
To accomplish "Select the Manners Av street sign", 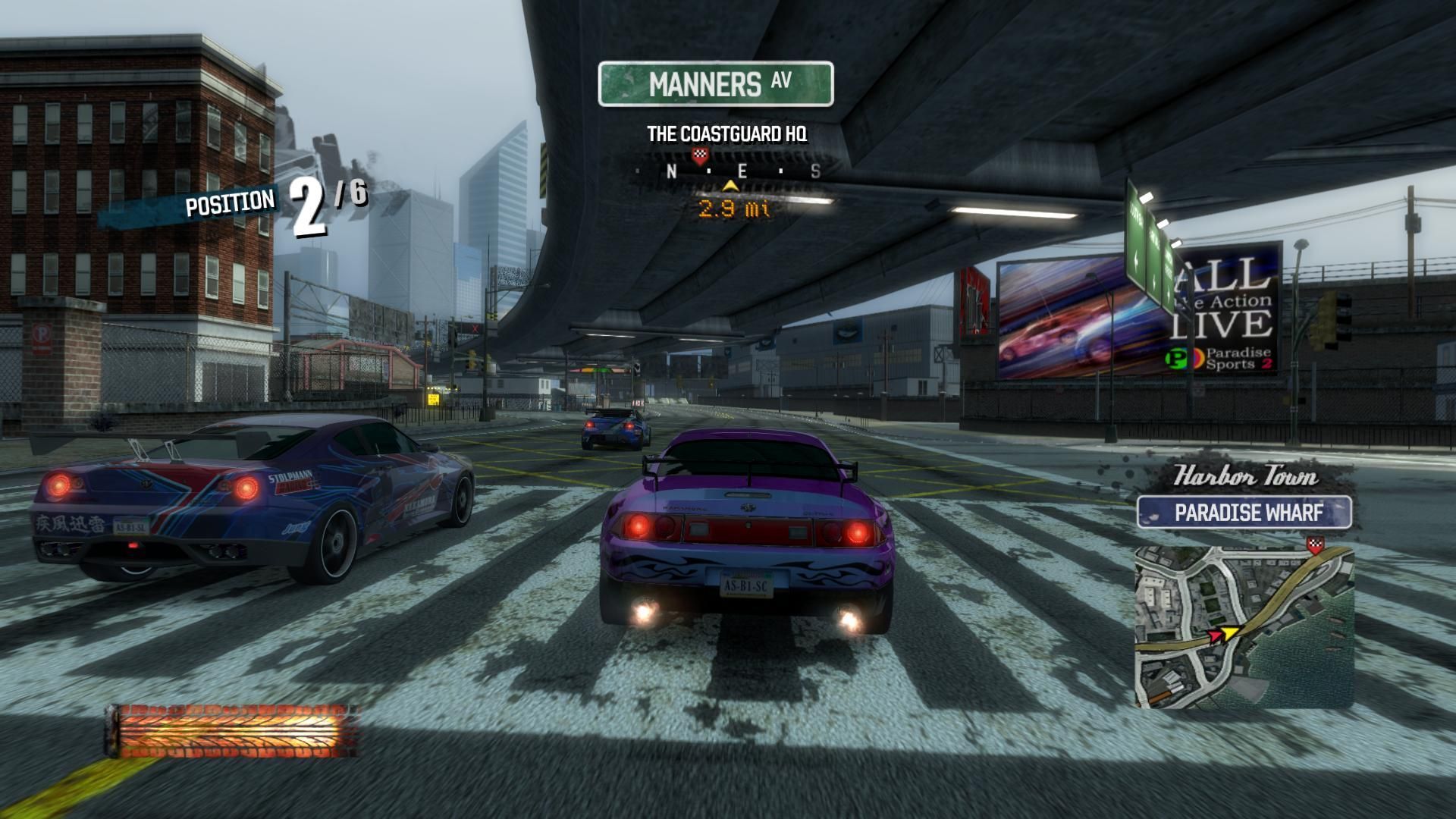I will [x=716, y=83].
